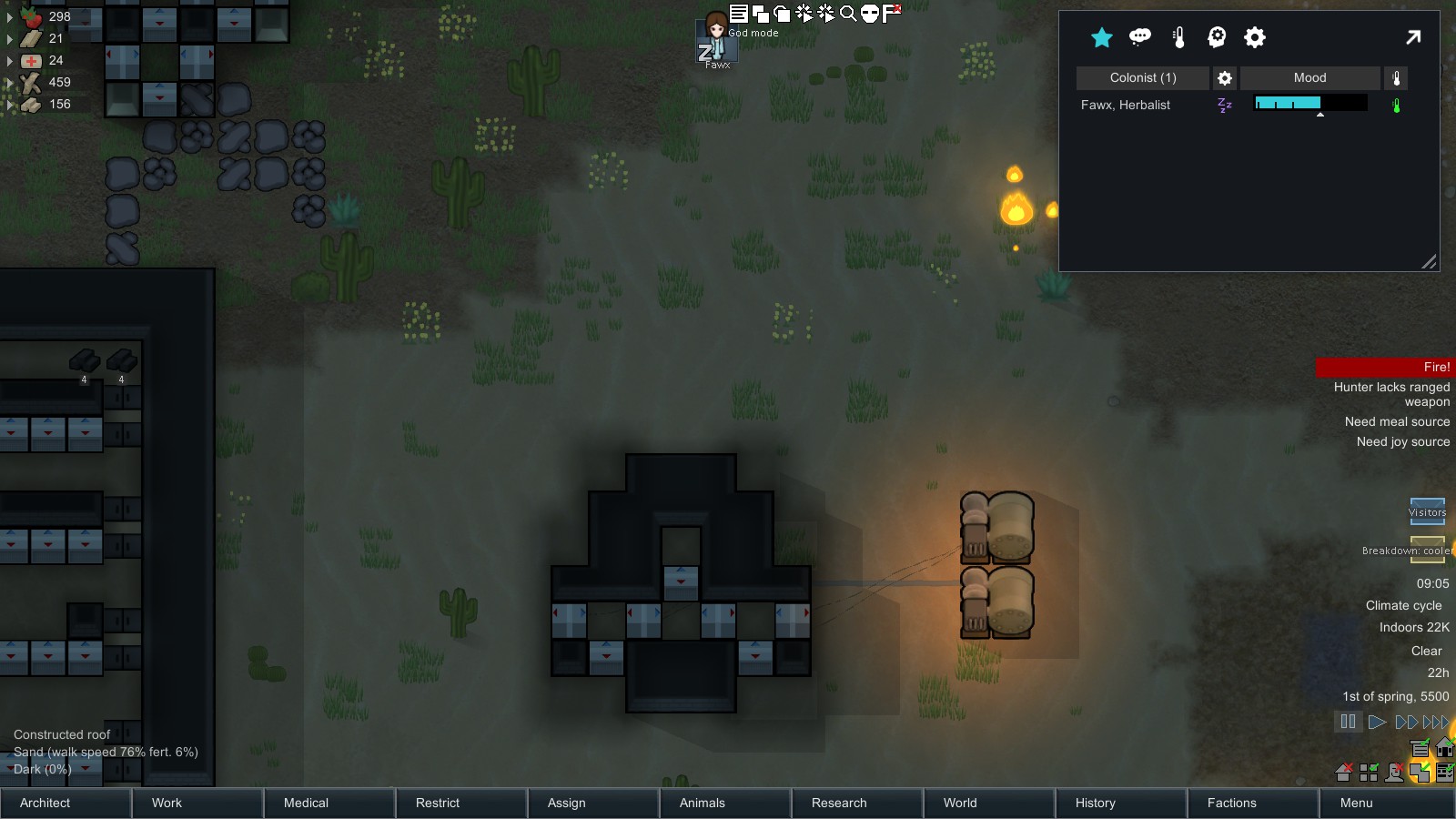Open the Architect menu
This screenshot has width=1456, height=819.
(66, 803)
